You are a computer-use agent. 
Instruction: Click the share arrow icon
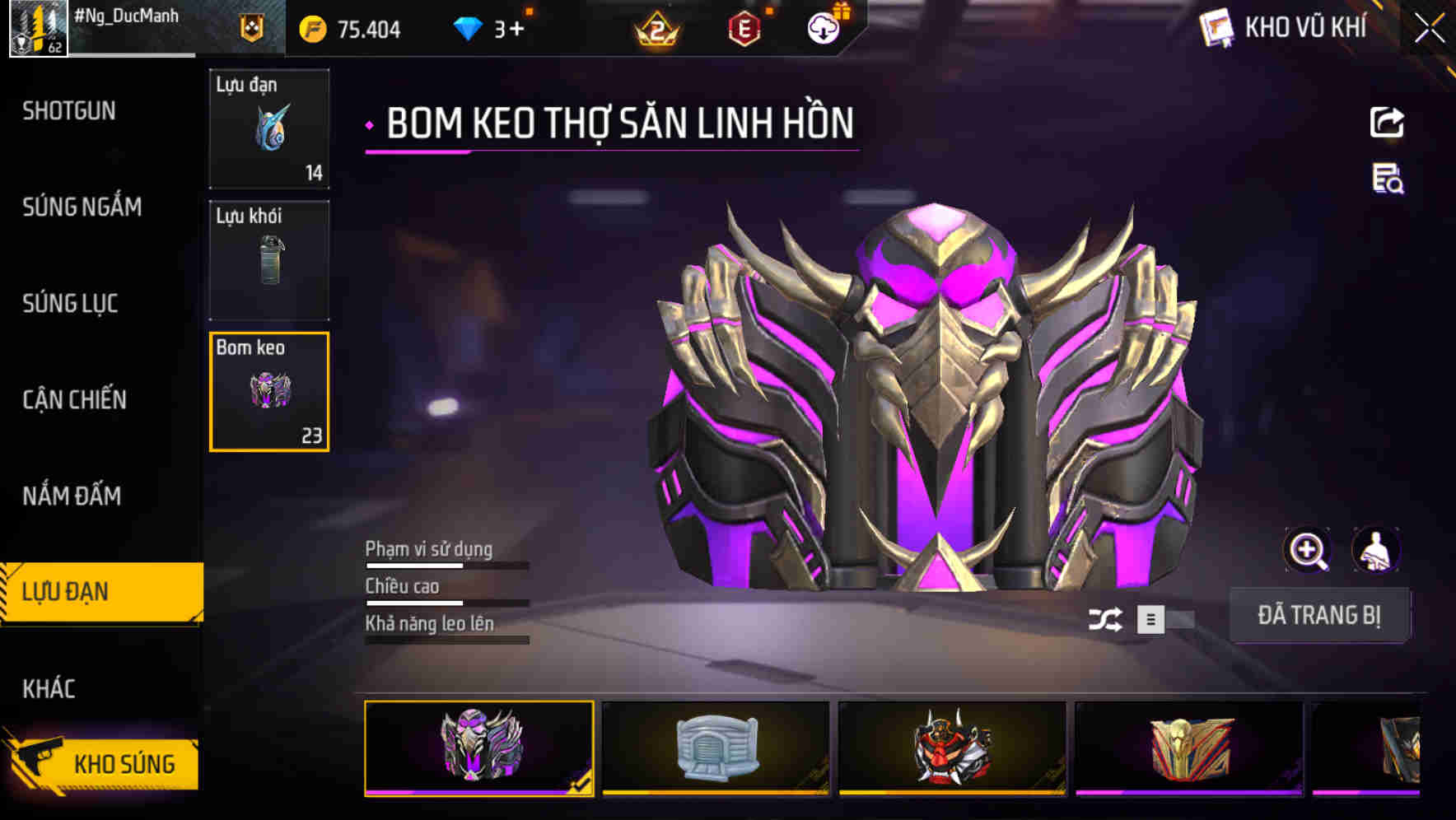(1386, 122)
